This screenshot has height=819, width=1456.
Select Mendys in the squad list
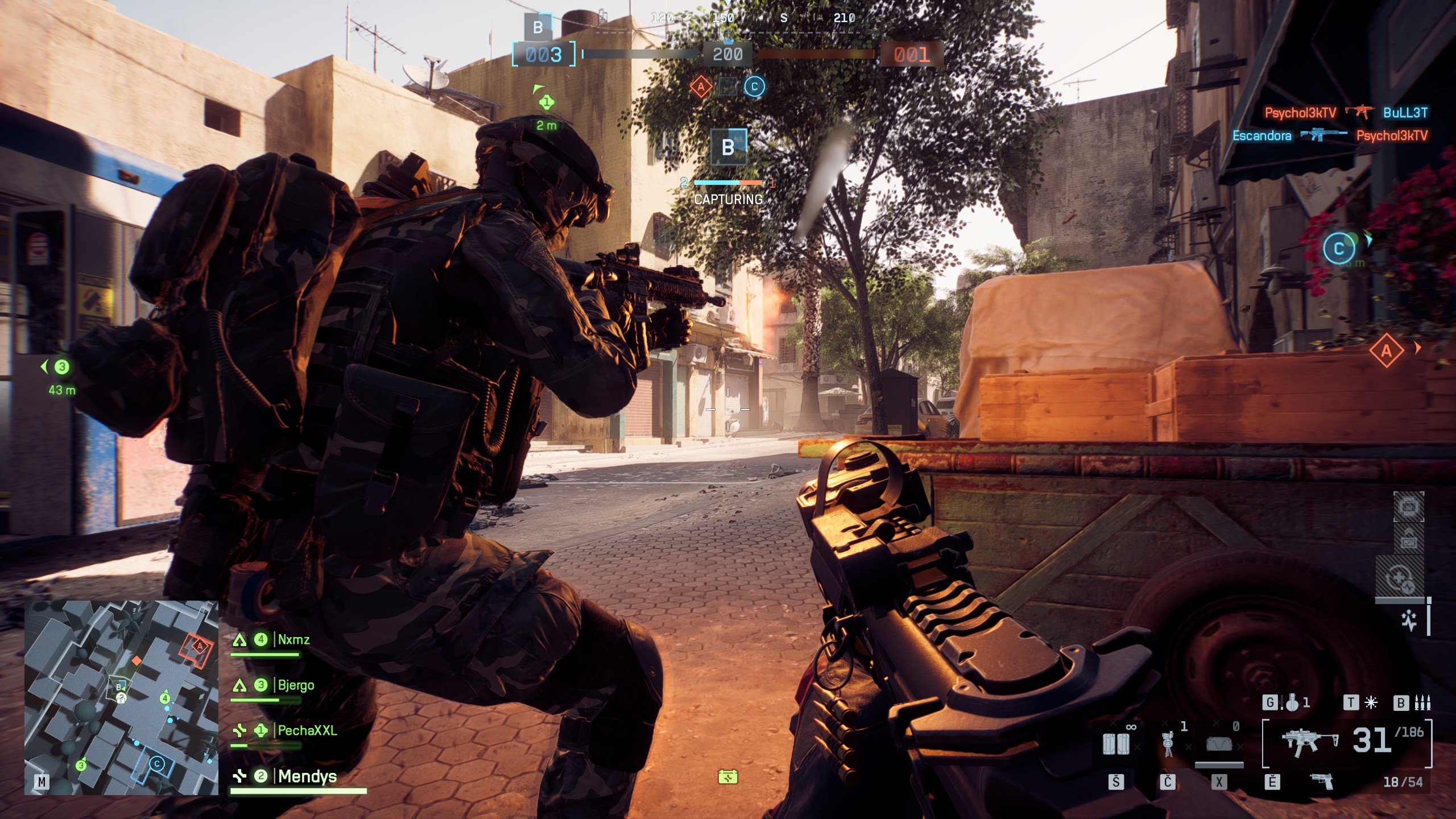307,776
